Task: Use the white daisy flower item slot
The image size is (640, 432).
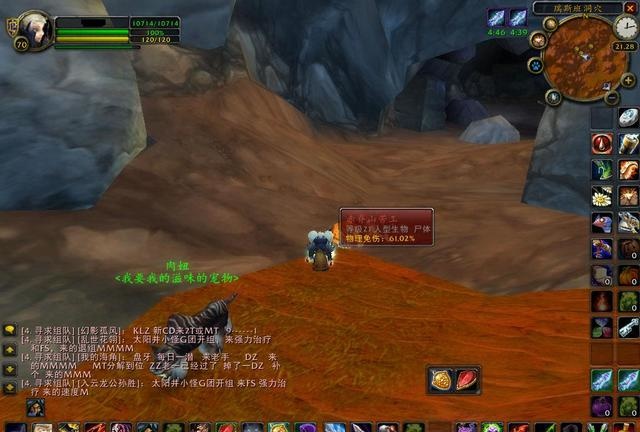Action: [x=602, y=196]
